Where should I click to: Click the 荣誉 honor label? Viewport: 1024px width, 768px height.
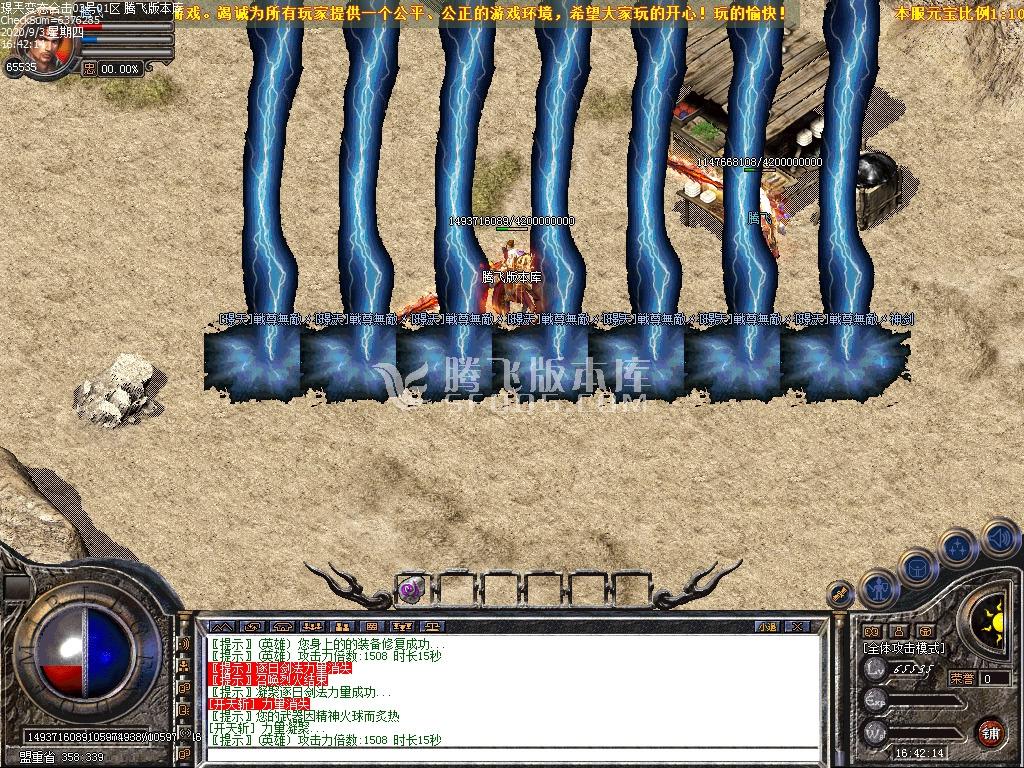962,678
